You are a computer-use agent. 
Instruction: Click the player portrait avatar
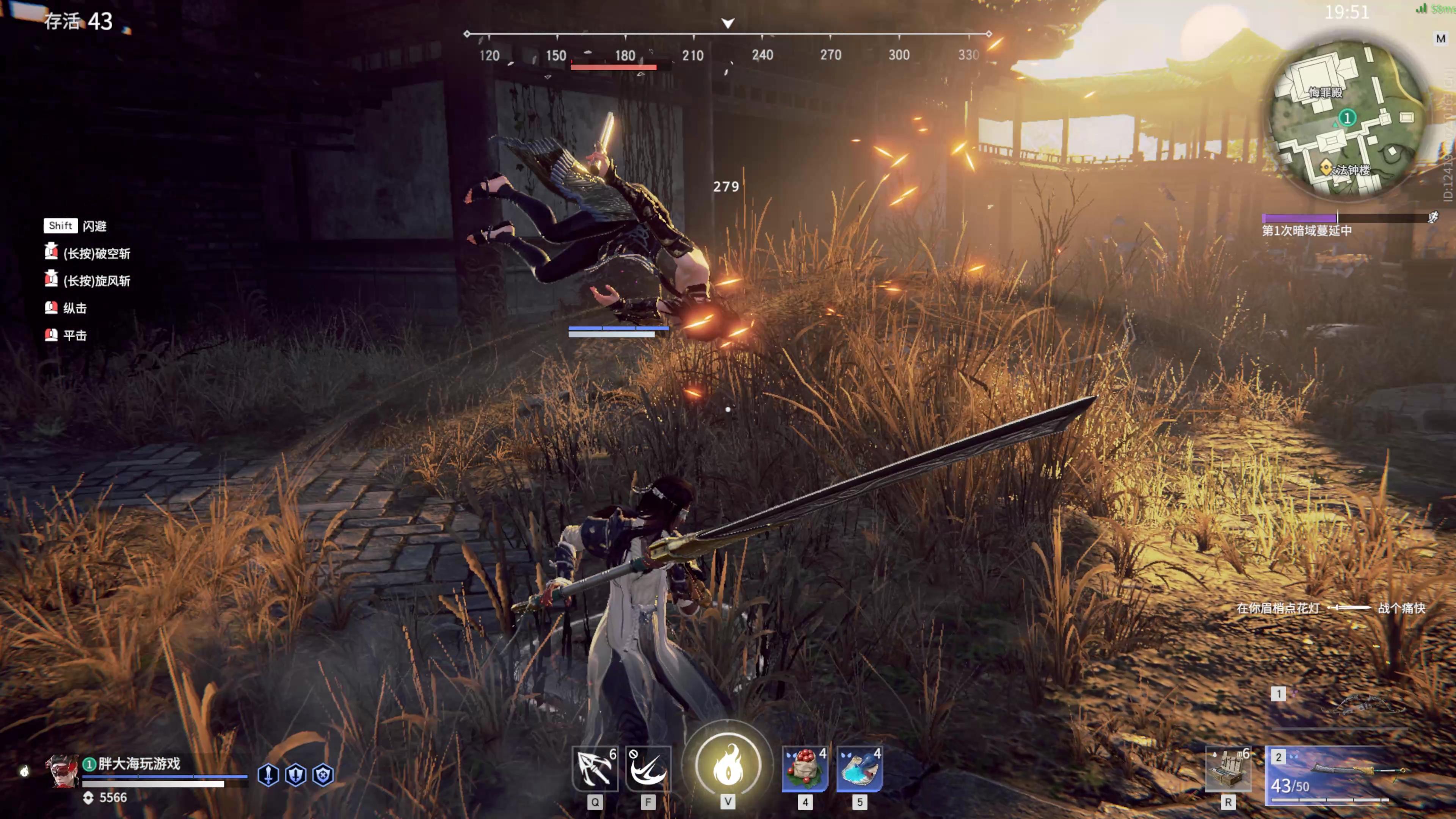(x=61, y=771)
